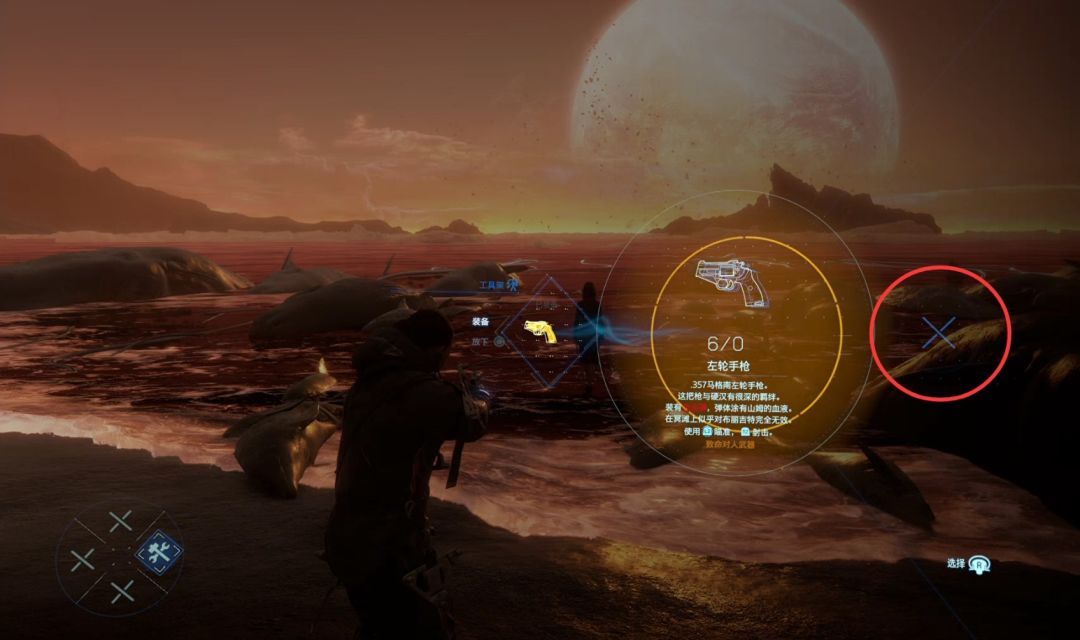The width and height of the screenshot is (1080, 640).
Task: Select the empty slot circled in red
Action: (940, 334)
